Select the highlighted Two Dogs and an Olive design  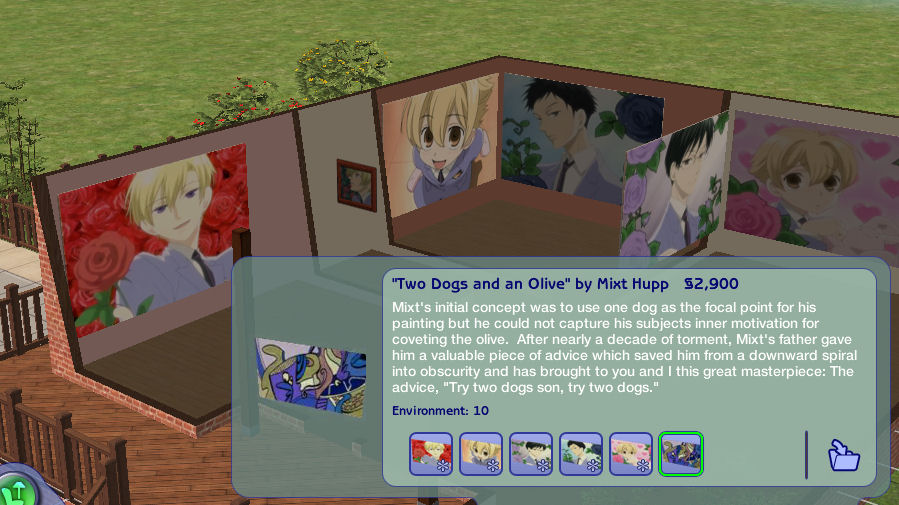(x=681, y=454)
